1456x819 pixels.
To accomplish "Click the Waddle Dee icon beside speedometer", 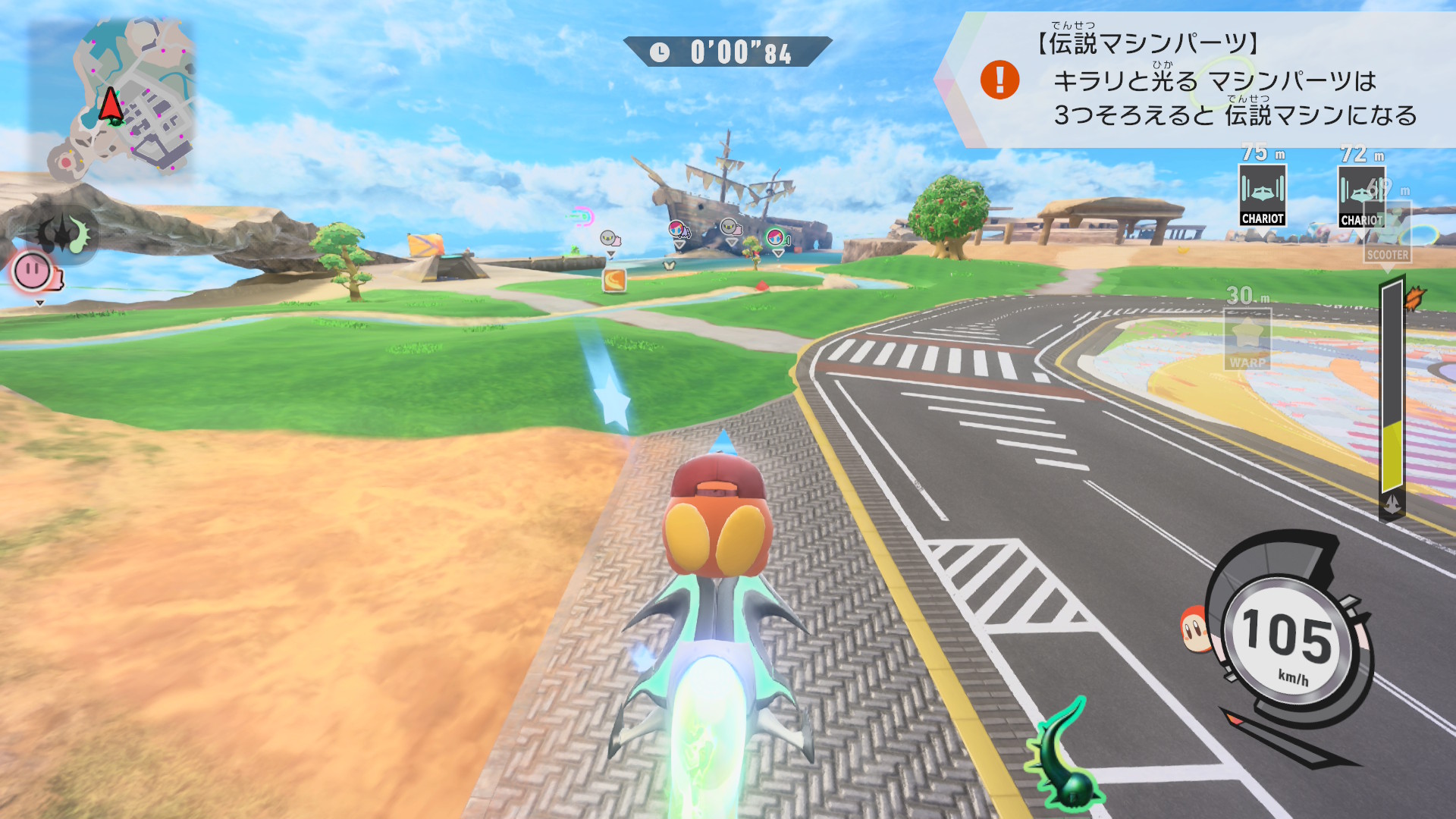I will click(1195, 628).
